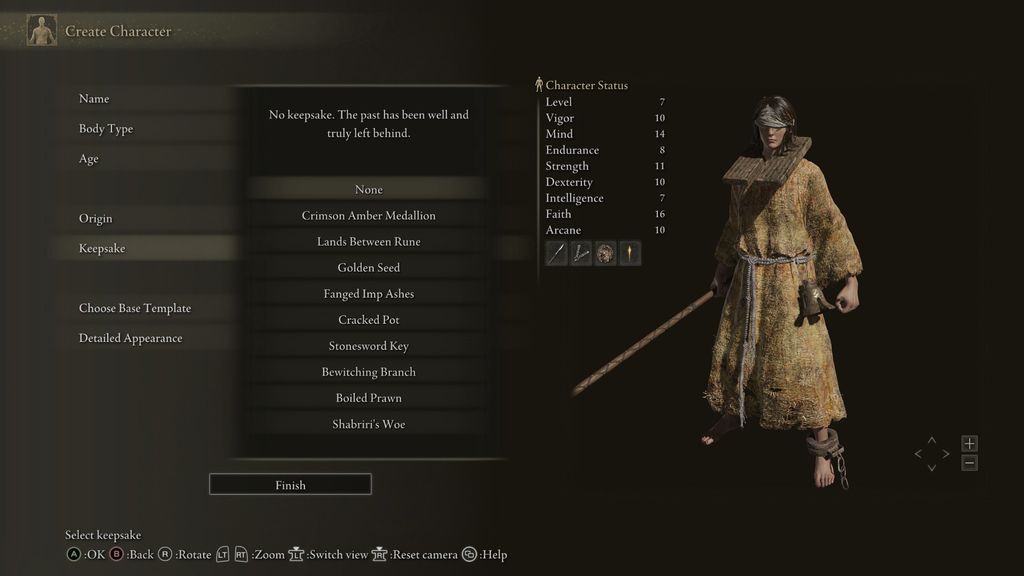Select the Age option

tap(89, 159)
